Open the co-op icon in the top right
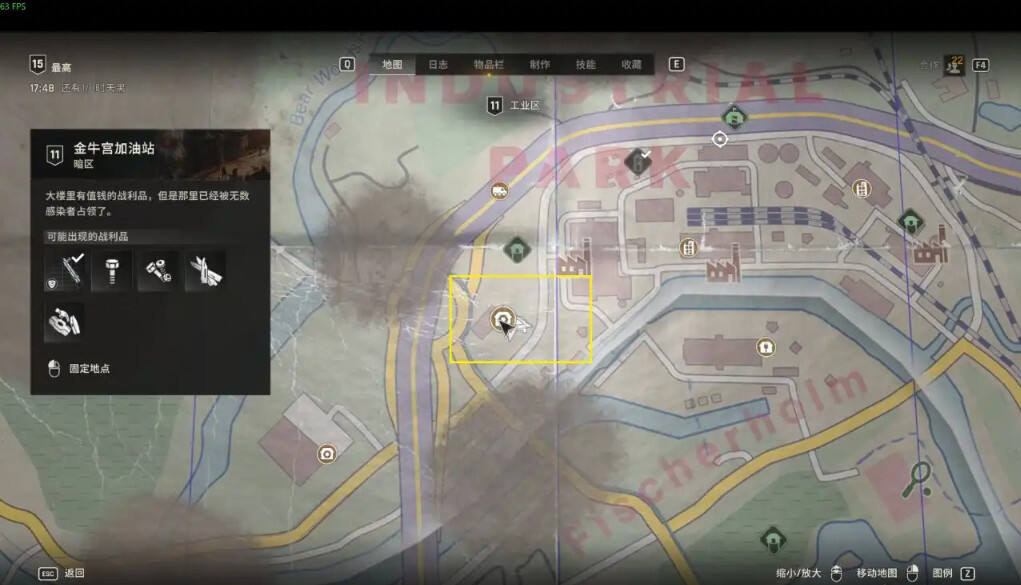The height and width of the screenshot is (585, 1021). click(953, 65)
